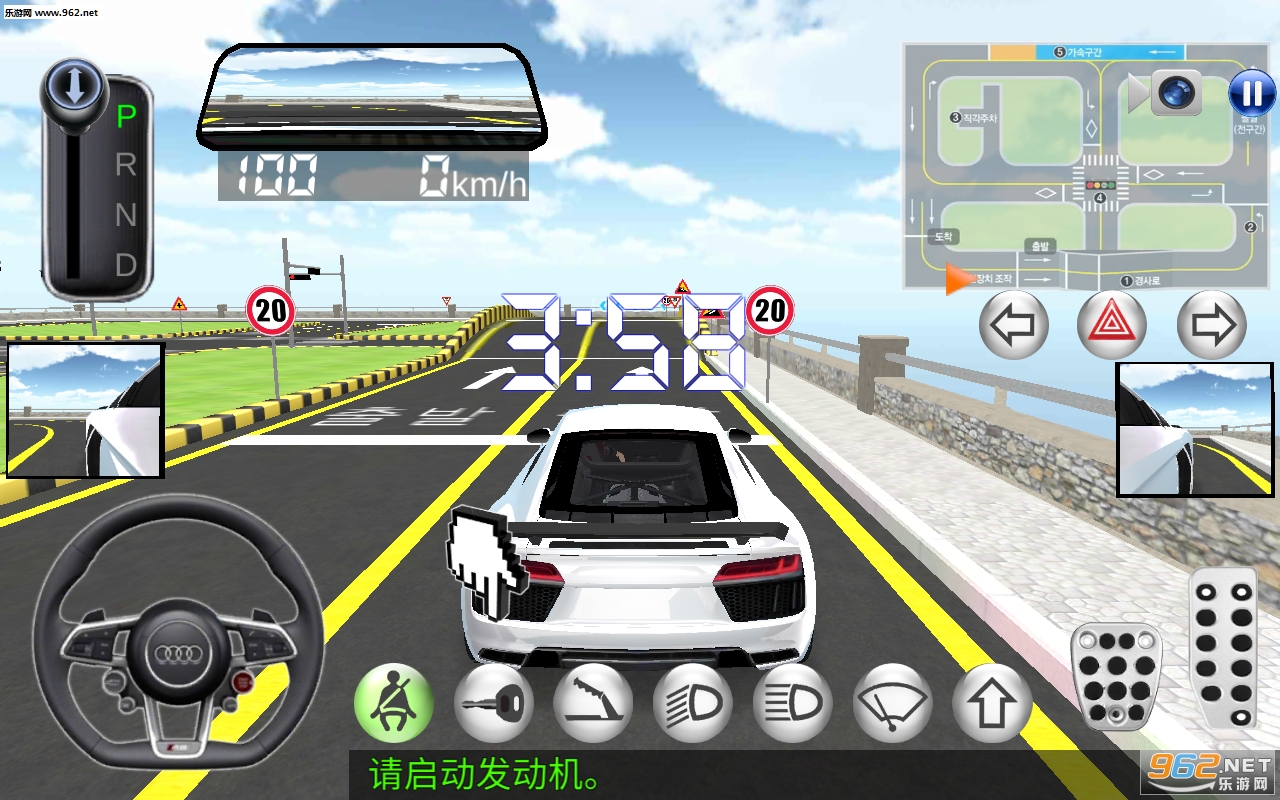Tap the left side mirror view
Image resolution: width=1280 pixels, height=800 pixels.
[84, 410]
